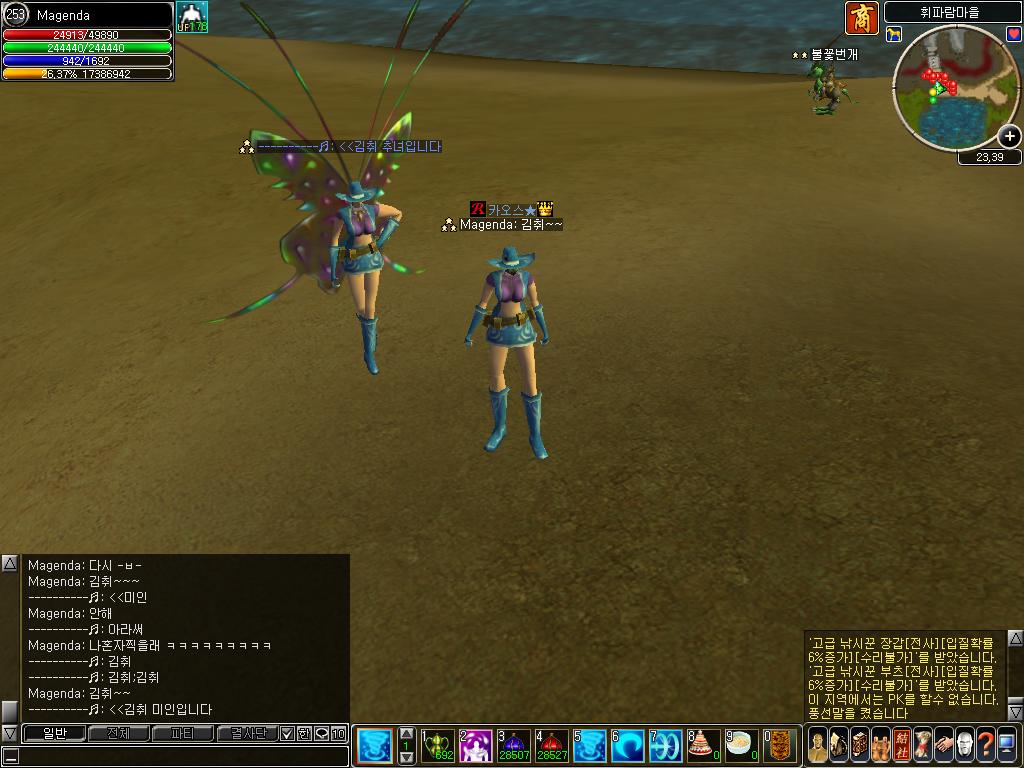Image resolution: width=1024 pixels, height=768 pixels.
Task: Activate the blue crescent skill in slot 6
Action: 628,745
